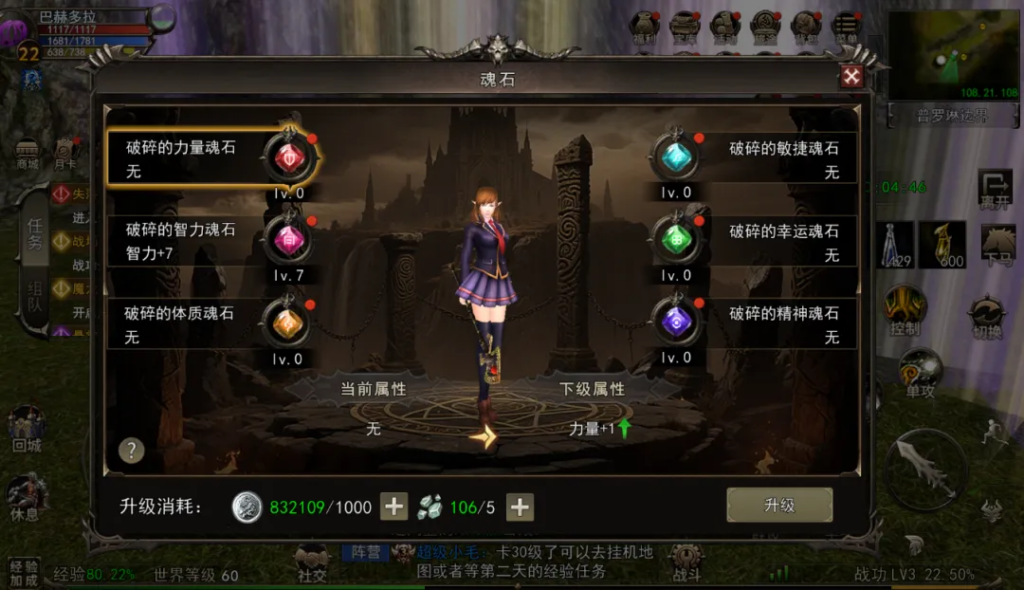Tap the 离开 leave button
Image resolution: width=1024 pixels, height=590 pixels.
[995, 190]
